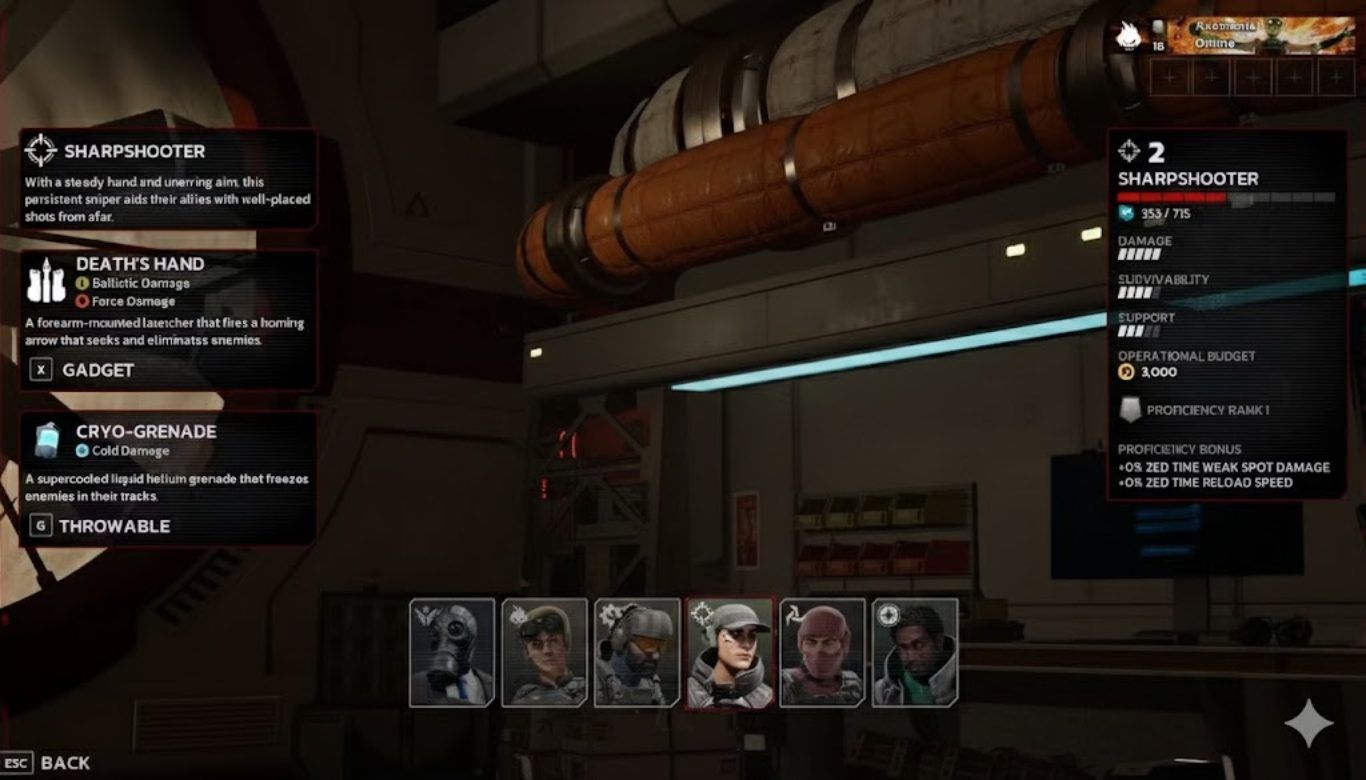
Task: Select the gas mask character portrait
Action: 452,652
